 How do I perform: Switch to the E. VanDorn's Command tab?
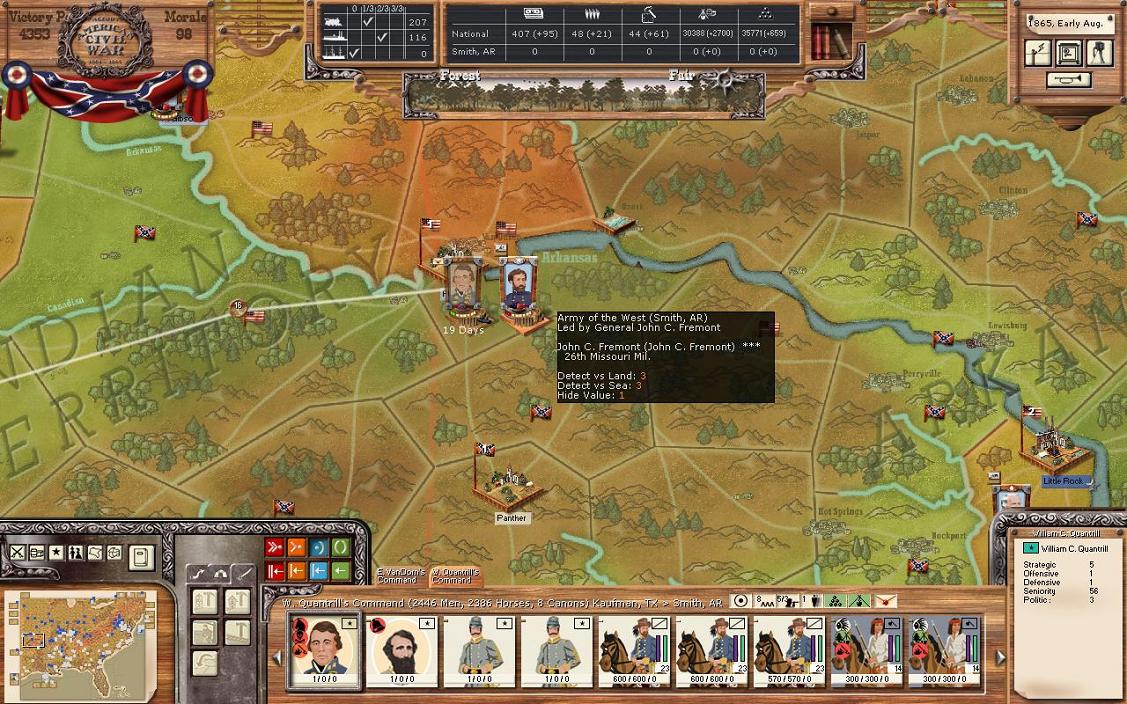click(x=401, y=575)
